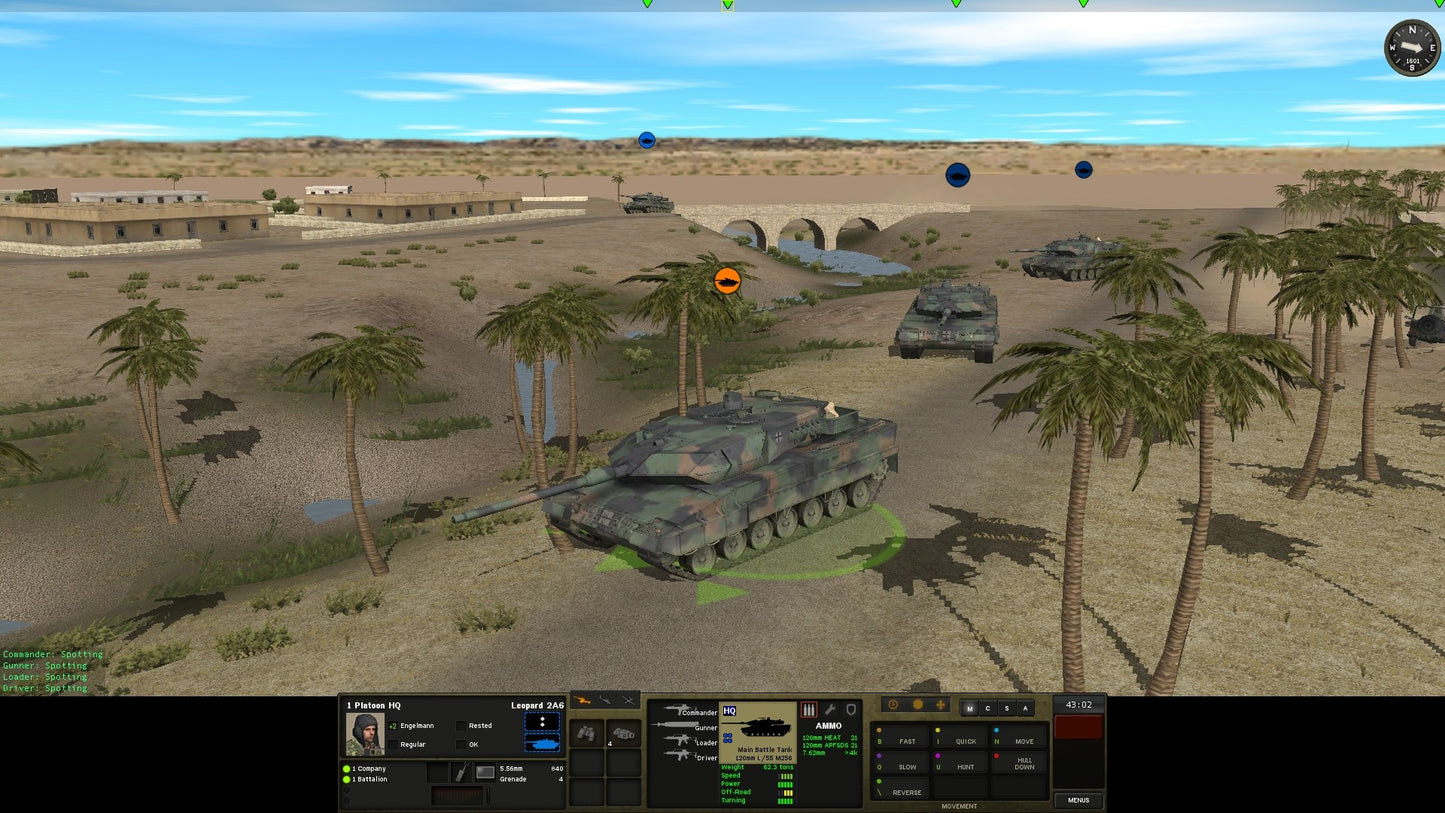Select the binoculars equipment icon
Screen dimensions: 1445x813
(x=588, y=731)
